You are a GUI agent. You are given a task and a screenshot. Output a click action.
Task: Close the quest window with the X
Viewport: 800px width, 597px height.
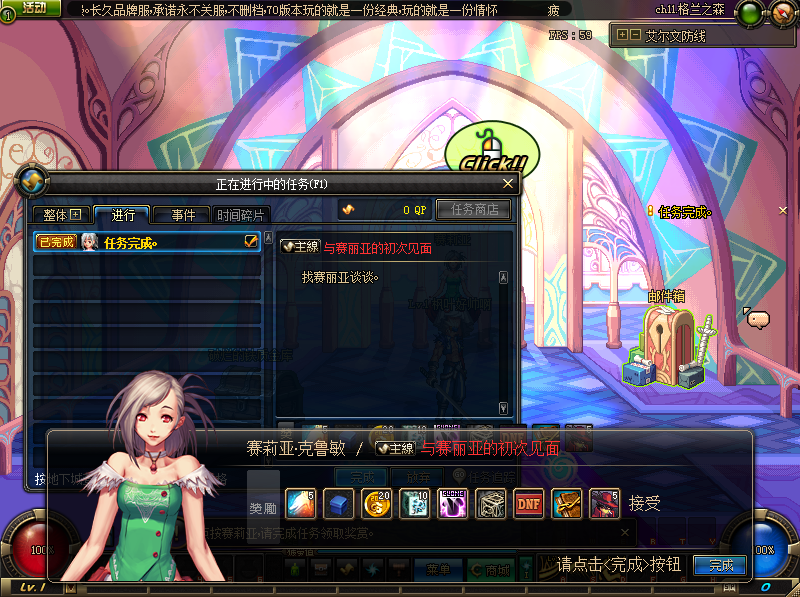pos(508,183)
